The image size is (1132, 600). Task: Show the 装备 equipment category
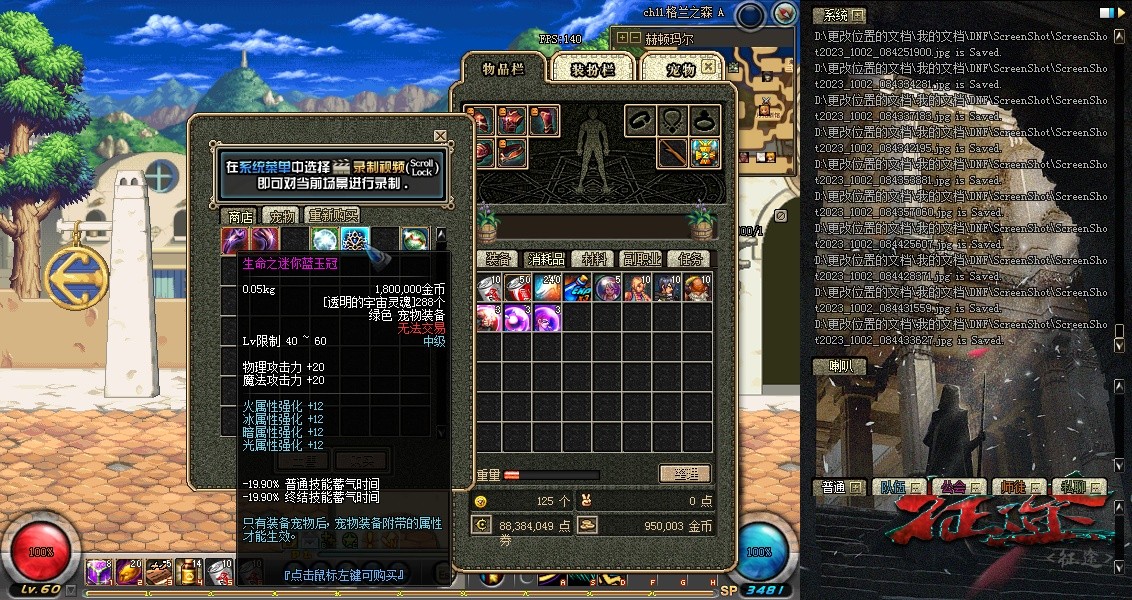coord(498,259)
